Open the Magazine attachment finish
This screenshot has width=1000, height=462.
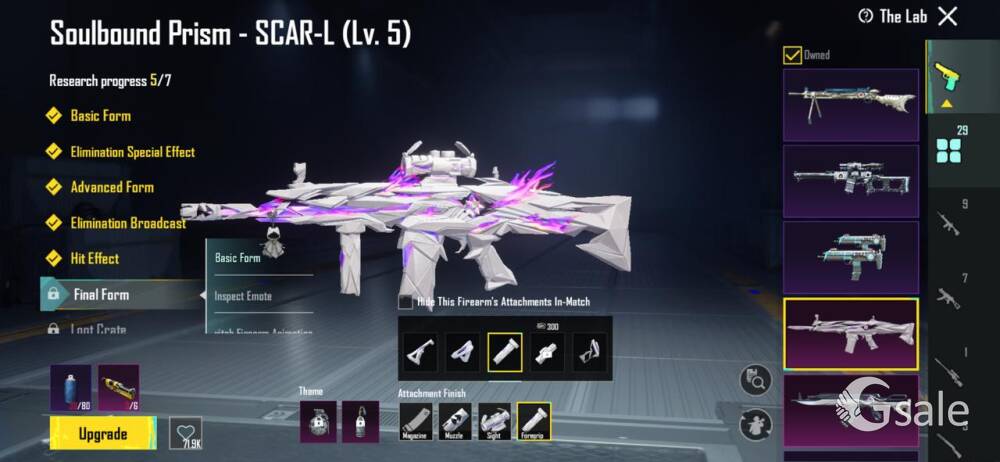click(x=417, y=421)
